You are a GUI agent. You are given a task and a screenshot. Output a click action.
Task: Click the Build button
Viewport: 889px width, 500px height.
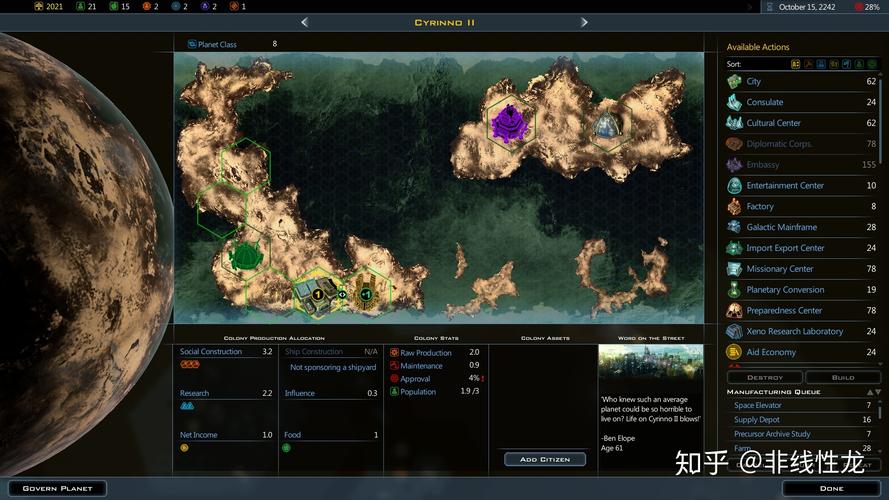842,377
